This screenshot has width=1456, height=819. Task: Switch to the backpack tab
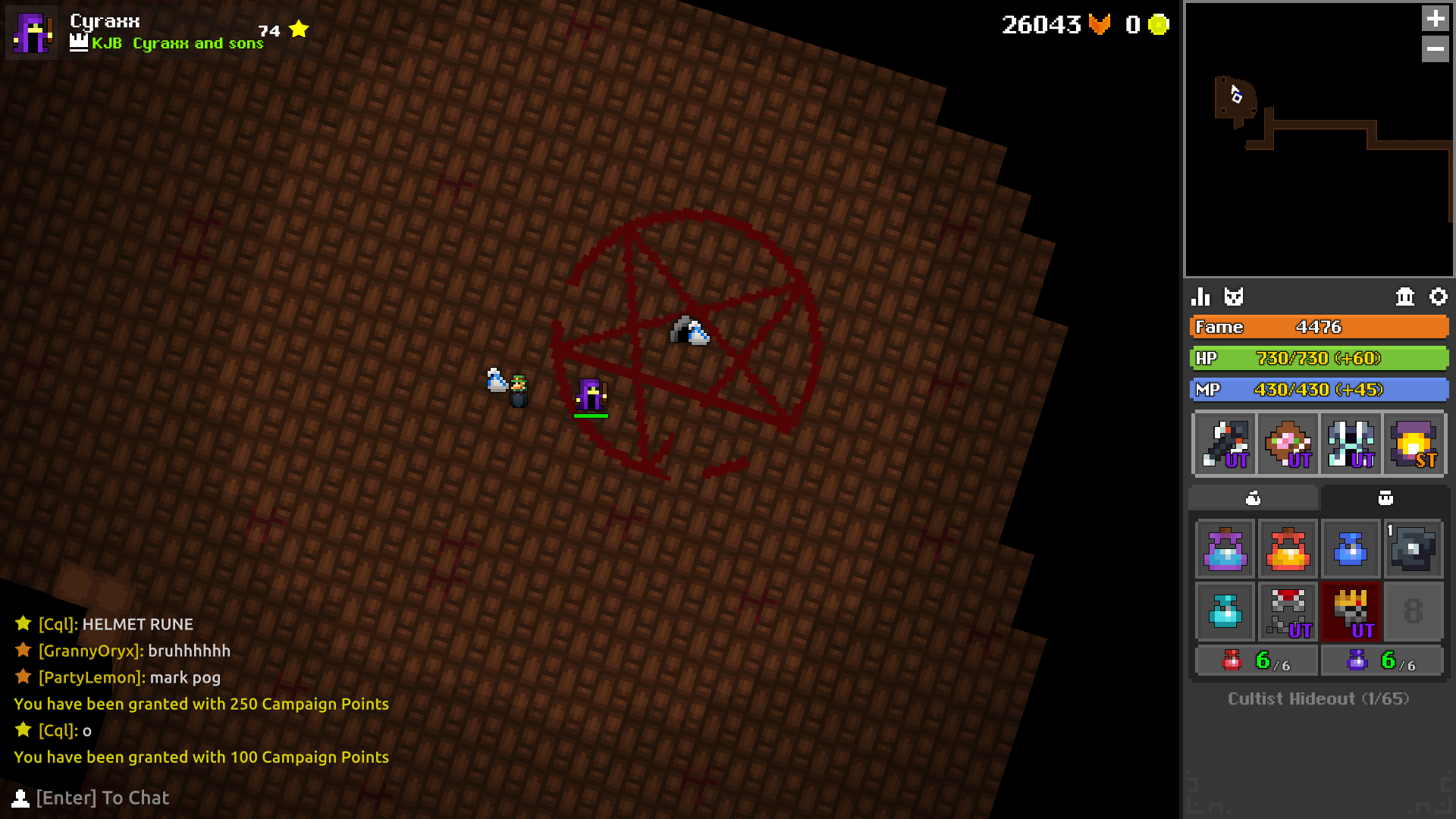click(1386, 498)
